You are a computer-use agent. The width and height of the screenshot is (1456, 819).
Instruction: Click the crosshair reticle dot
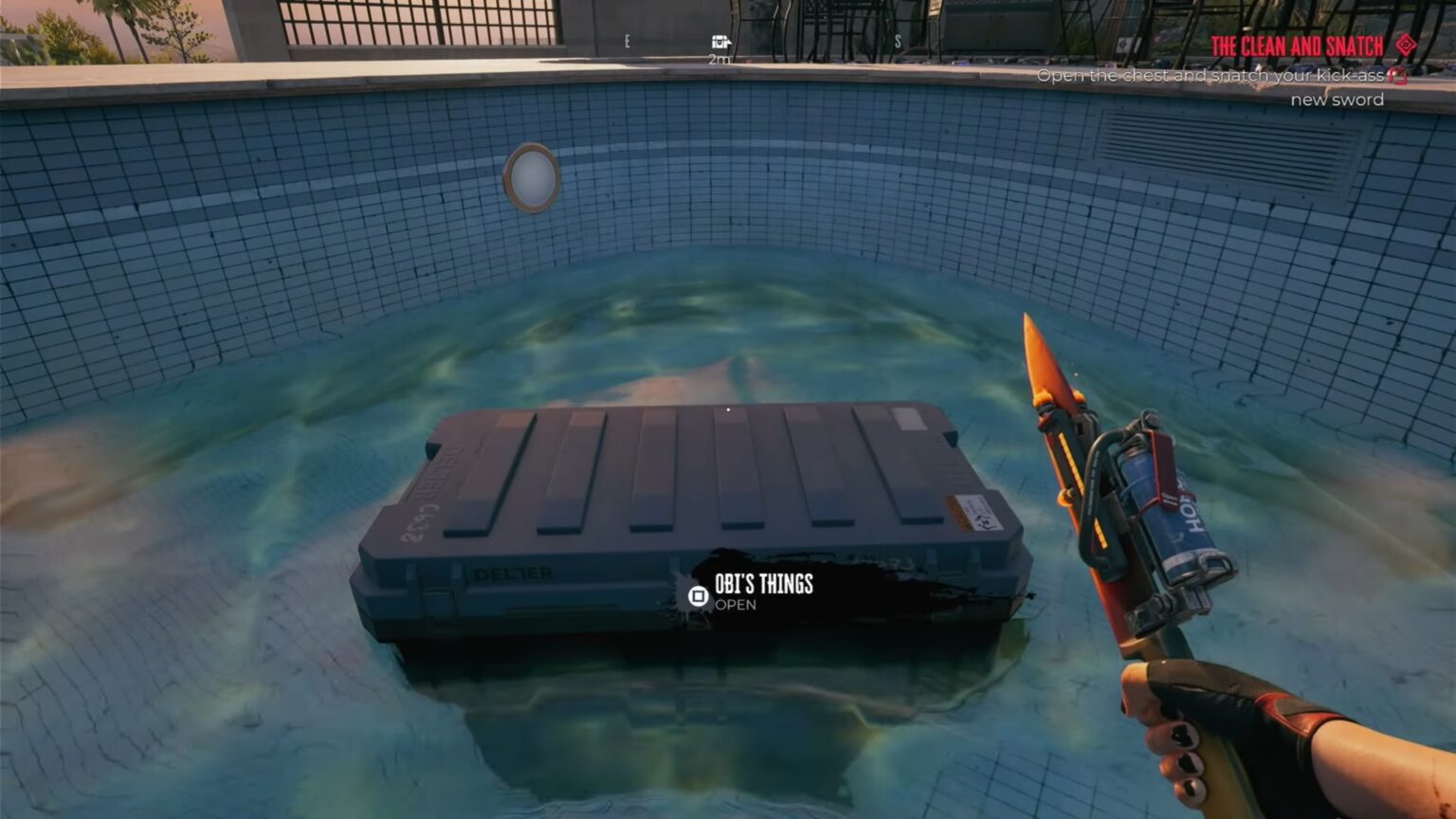coord(726,408)
